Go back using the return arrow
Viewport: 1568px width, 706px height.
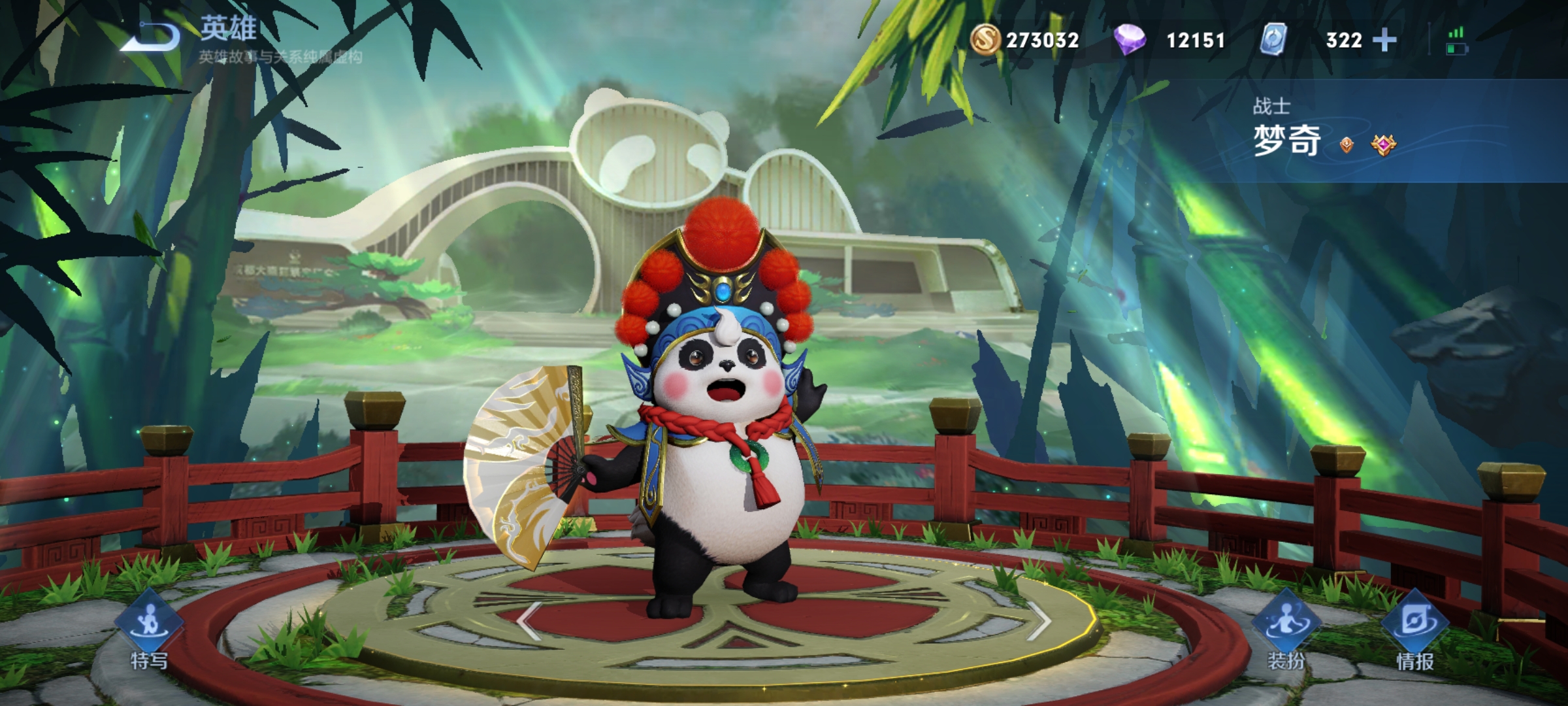coord(152,38)
